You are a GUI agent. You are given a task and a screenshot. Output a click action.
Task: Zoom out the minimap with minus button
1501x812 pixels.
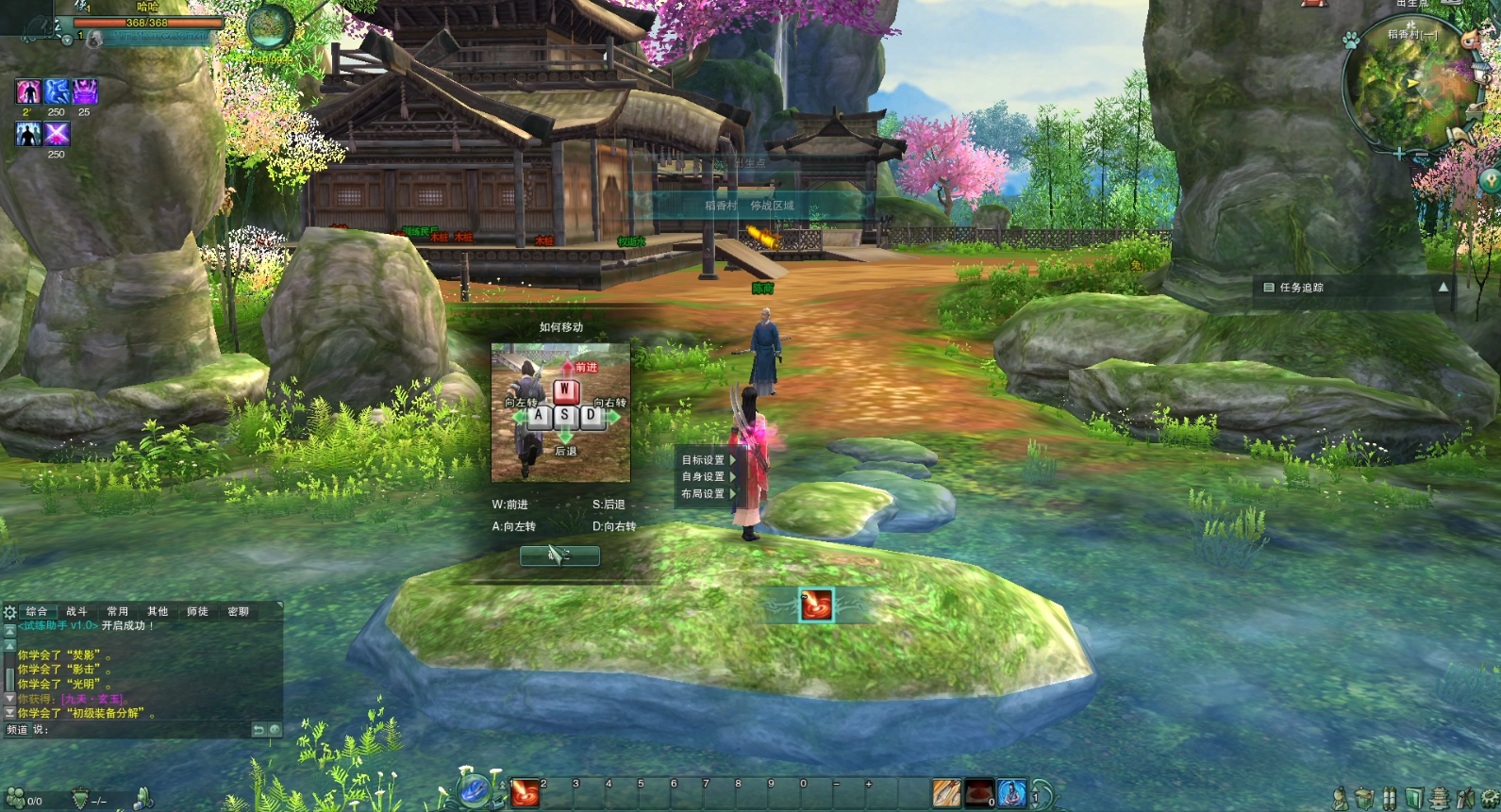coord(1421,153)
